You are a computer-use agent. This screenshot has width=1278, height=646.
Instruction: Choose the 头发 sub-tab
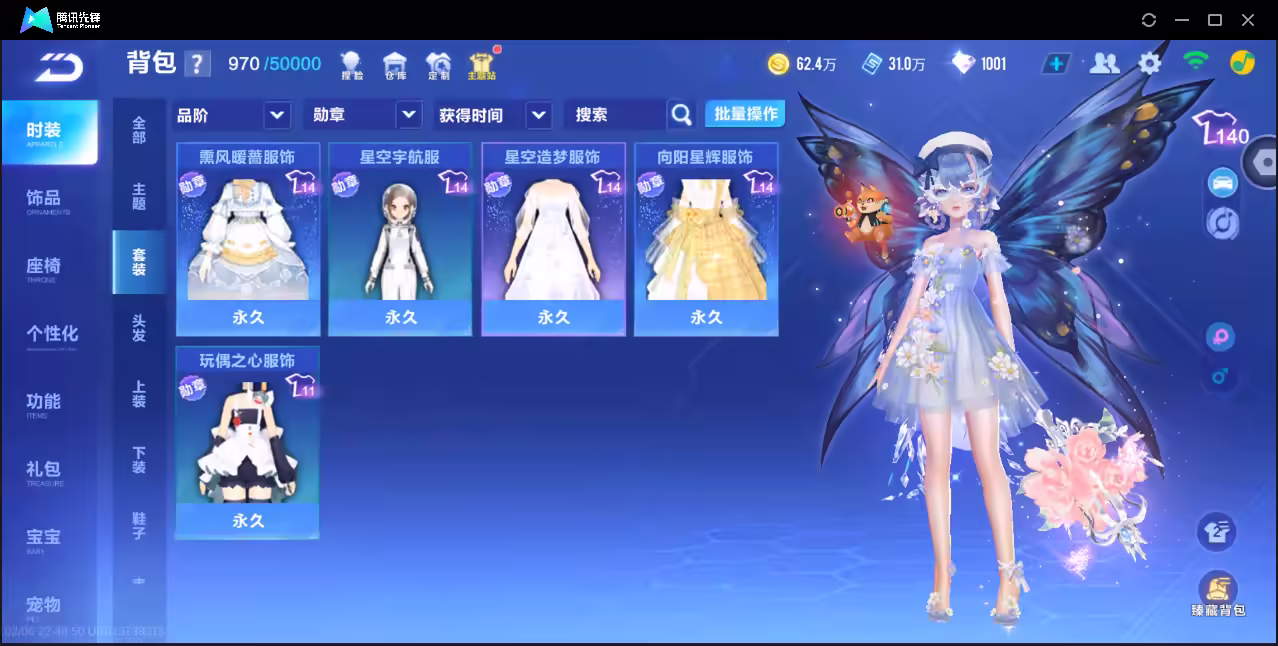139,328
